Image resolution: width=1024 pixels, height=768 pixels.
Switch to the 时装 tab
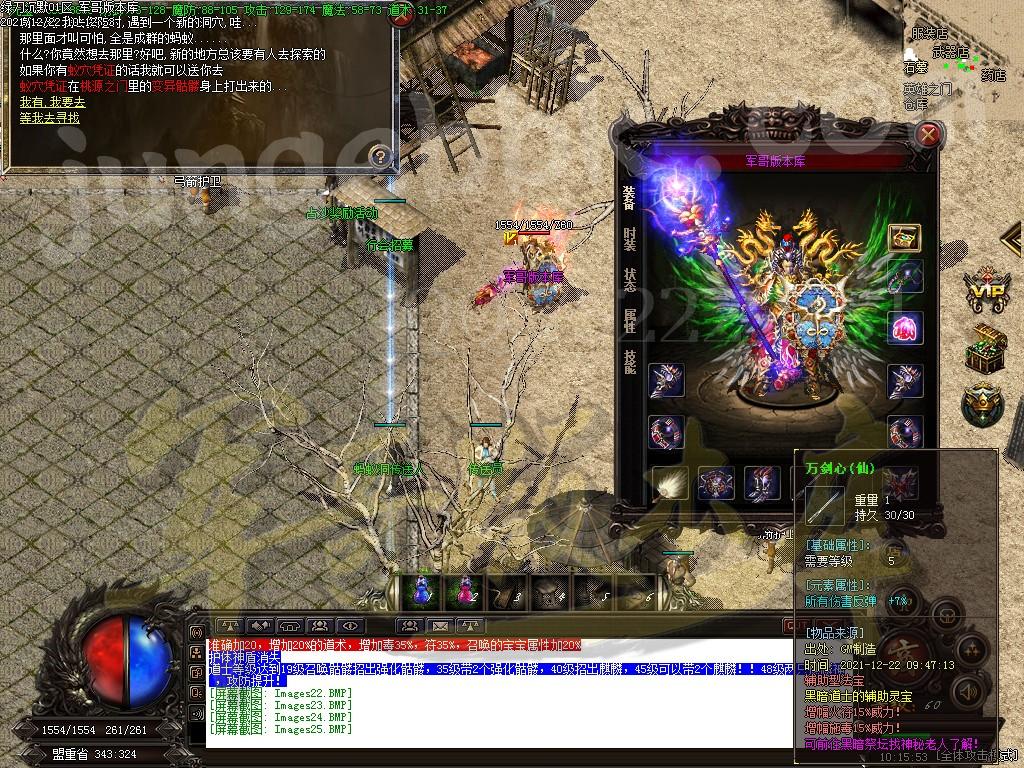pyautogui.click(x=629, y=238)
